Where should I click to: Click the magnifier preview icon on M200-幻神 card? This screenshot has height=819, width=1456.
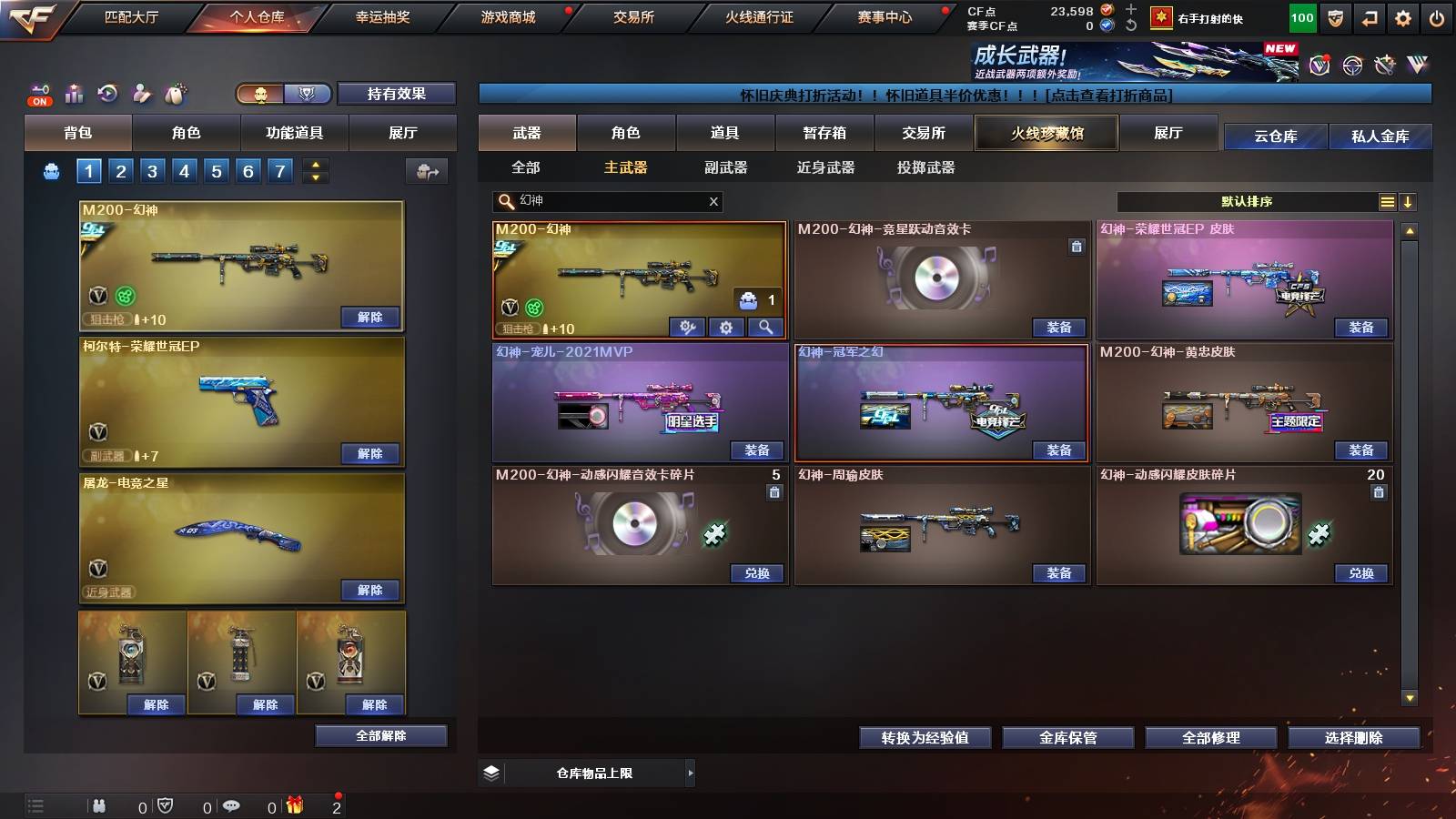click(x=765, y=328)
